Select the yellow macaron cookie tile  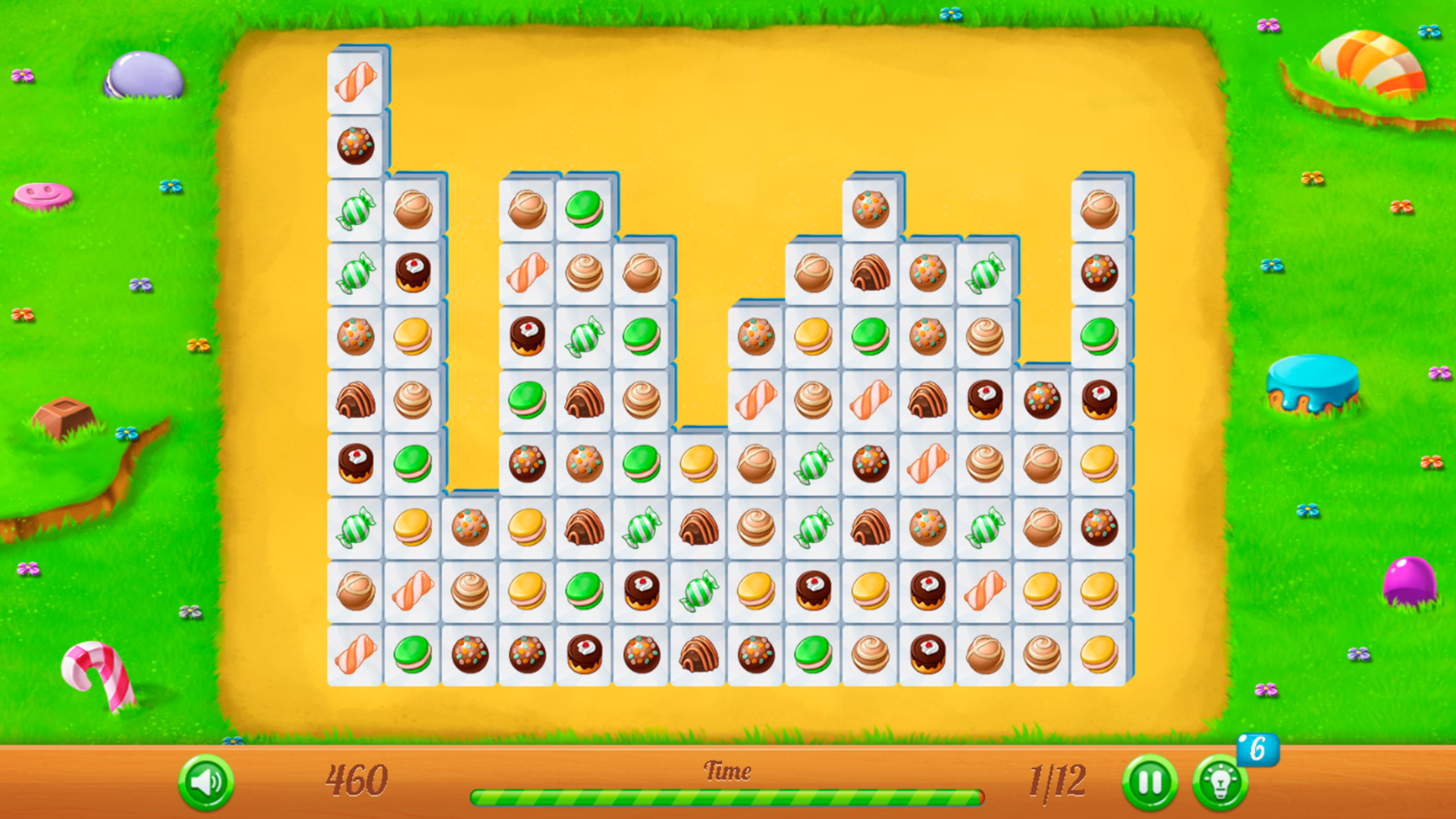click(413, 334)
